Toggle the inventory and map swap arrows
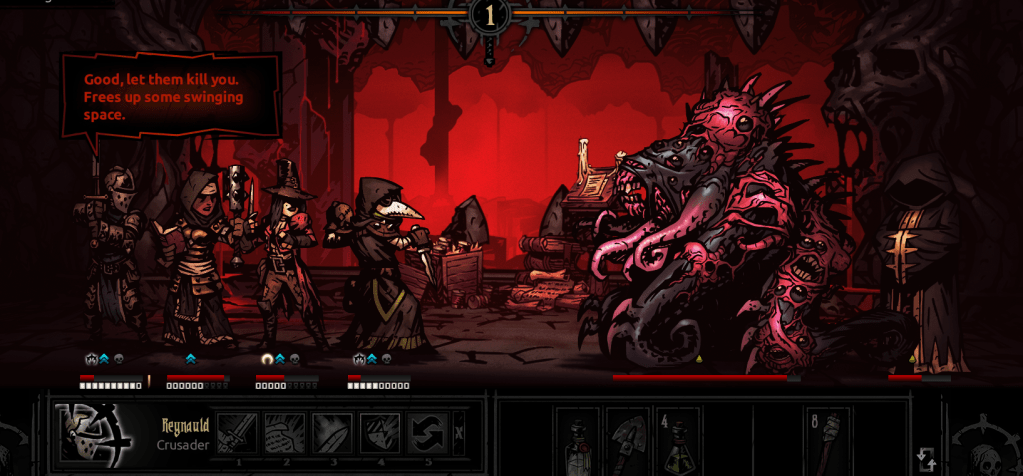This screenshot has width=1023, height=476. [927, 459]
